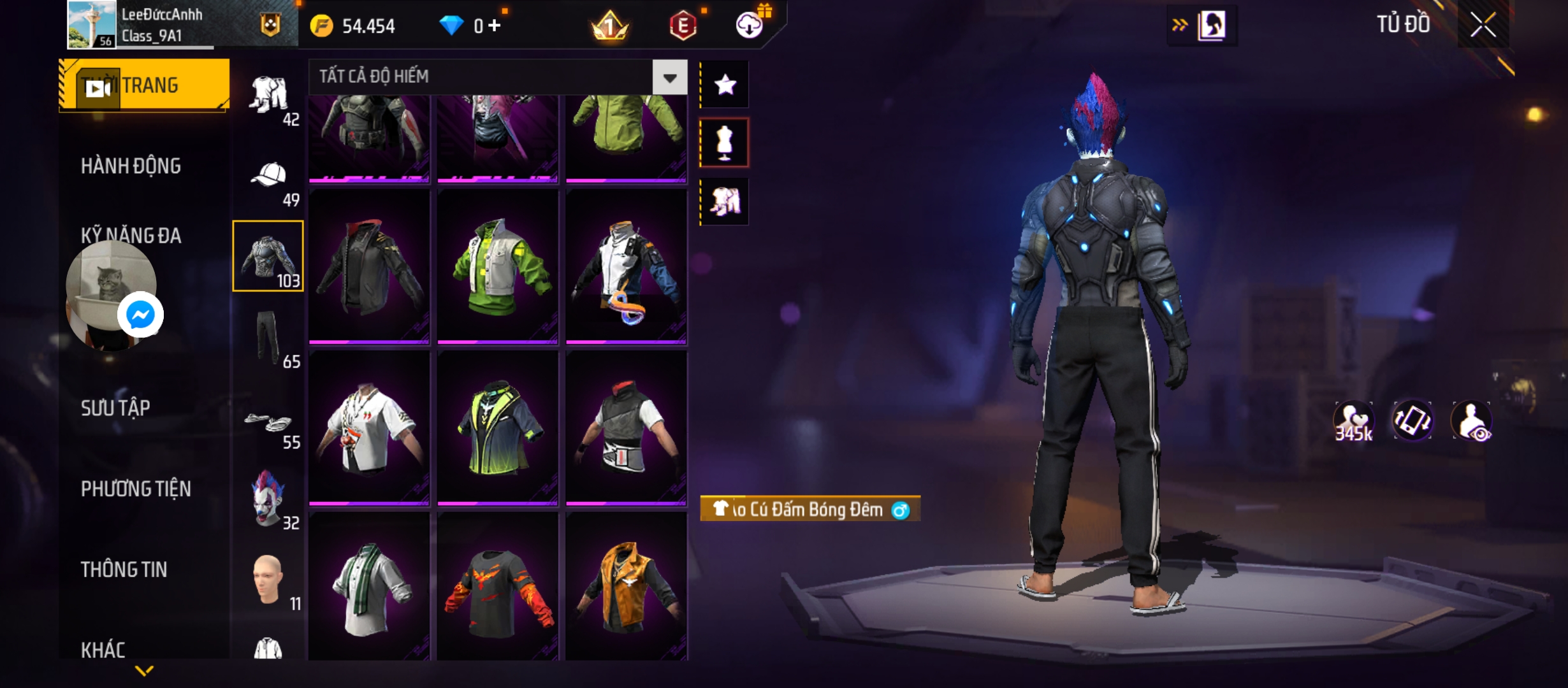
Task: Toggle the star favorites filter
Action: (725, 85)
